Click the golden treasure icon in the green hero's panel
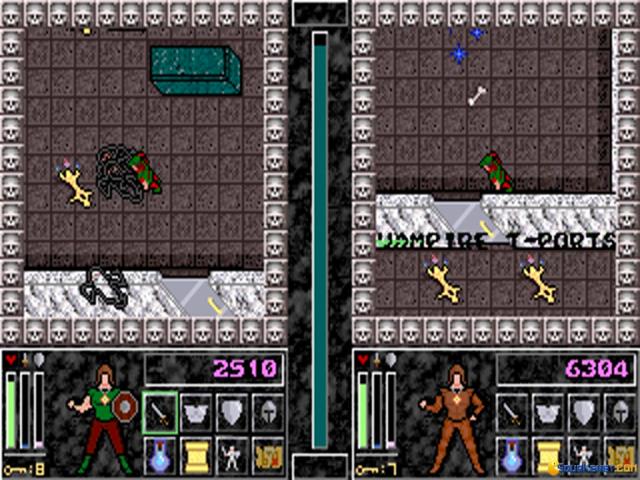The height and width of the screenshot is (480, 640). (266, 454)
